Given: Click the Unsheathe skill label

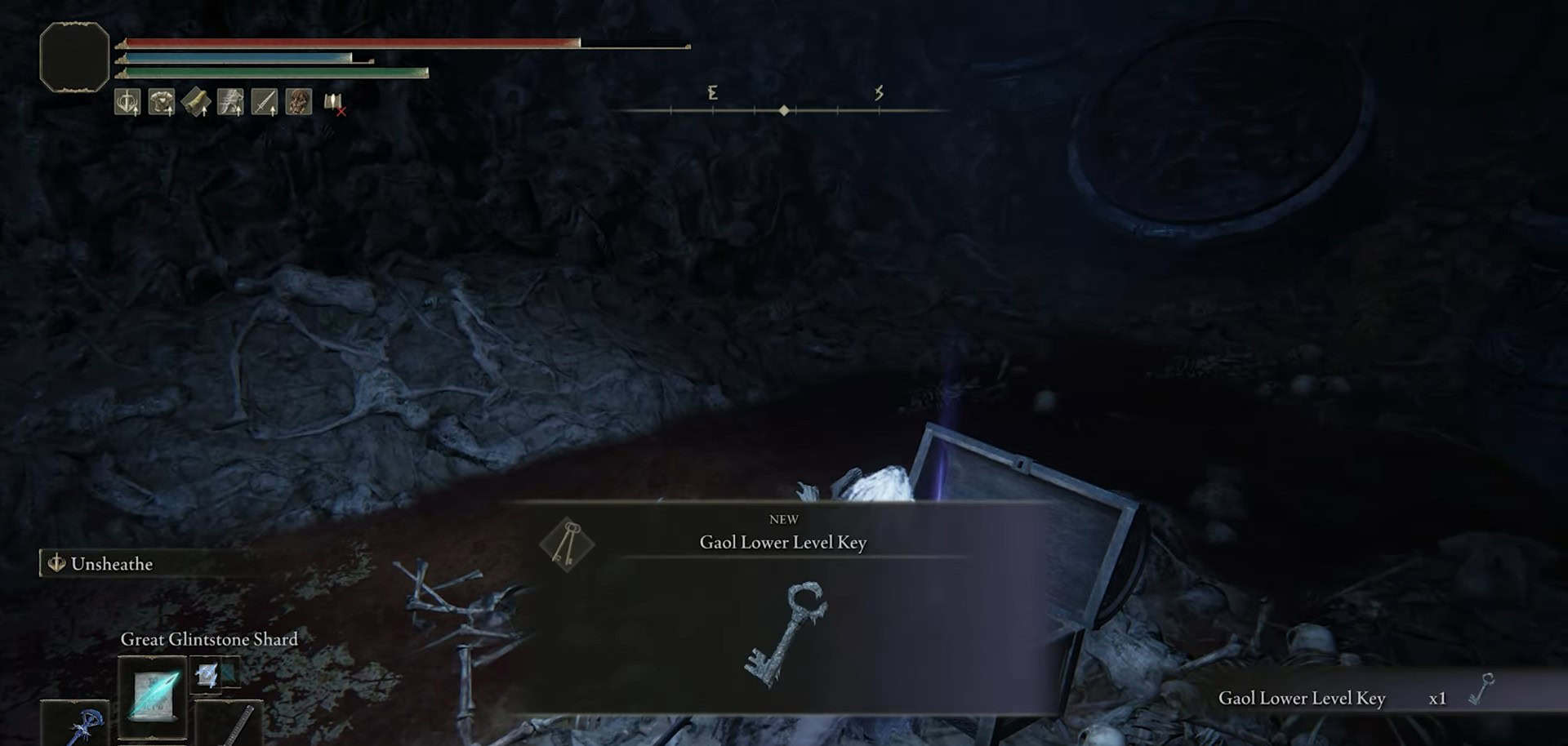Looking at the screenshot, I should pyautogui.click(x=111, y=564).
